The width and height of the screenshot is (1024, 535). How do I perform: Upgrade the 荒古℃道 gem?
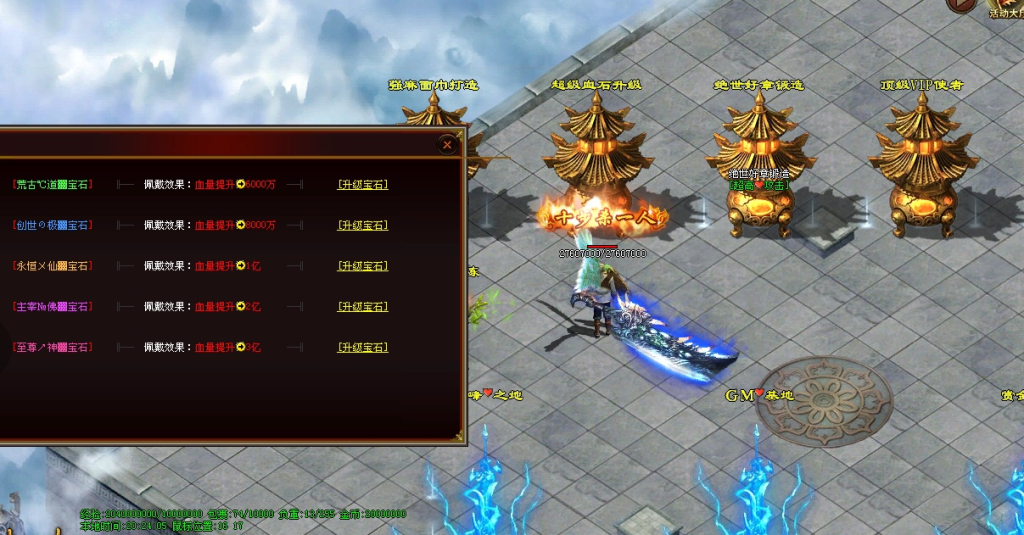click(363, 184)
